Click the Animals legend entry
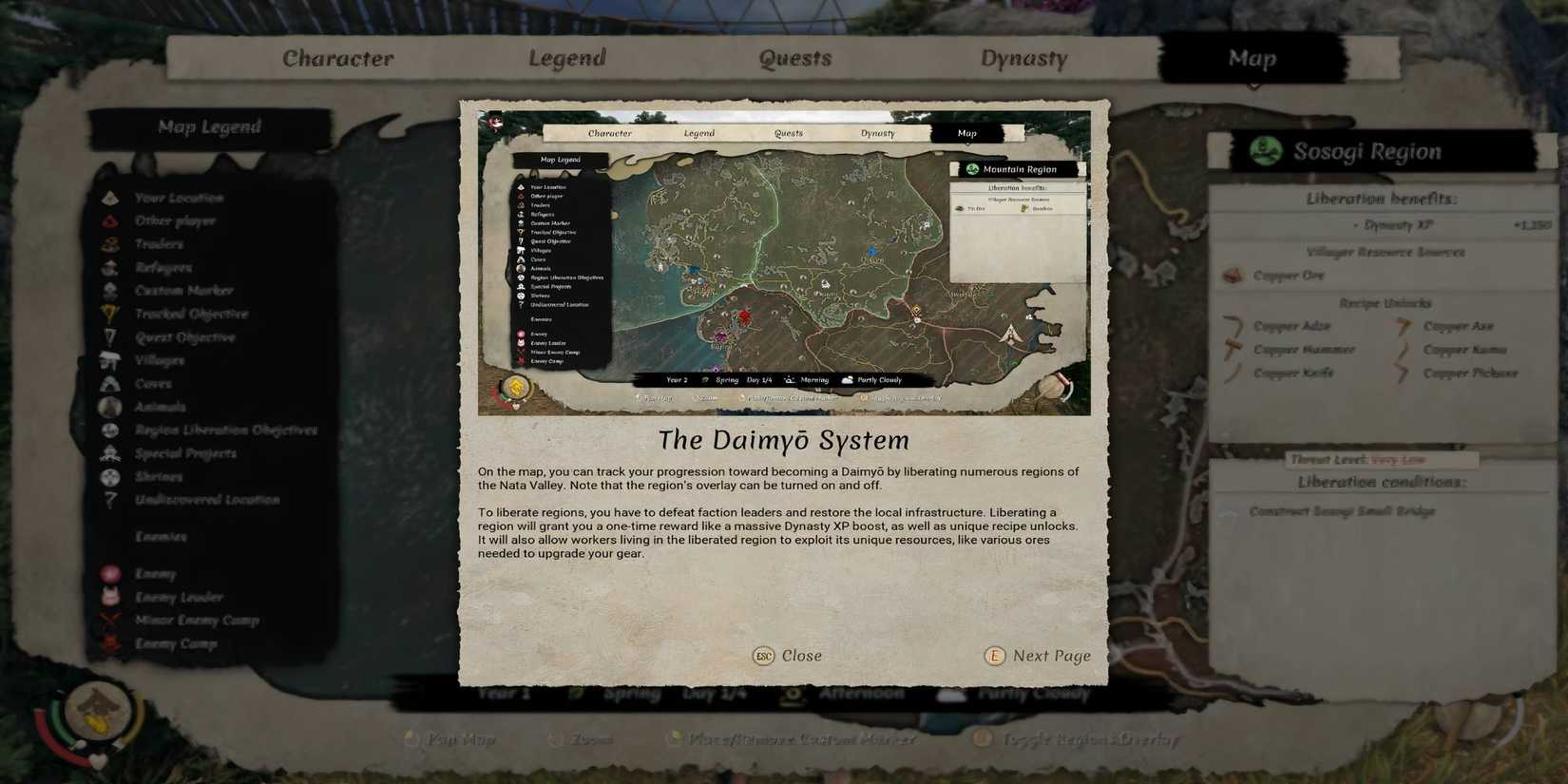This screenshot has height=784, width=1568. pyautogui.click(x=111, y=407)
